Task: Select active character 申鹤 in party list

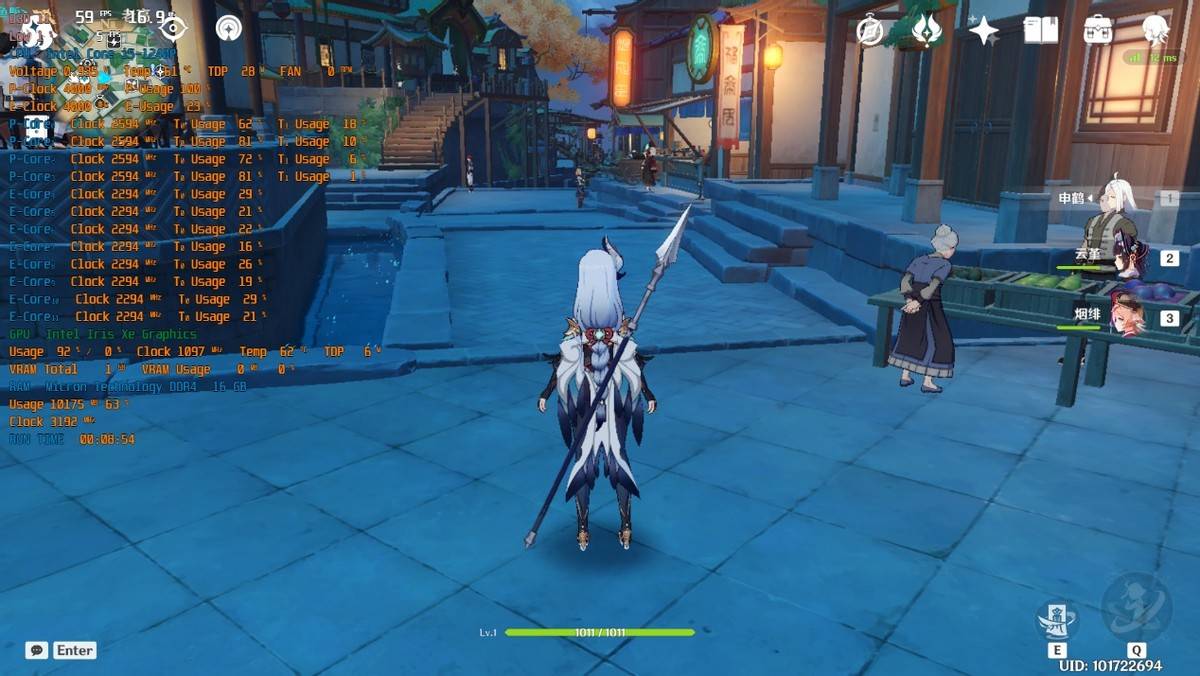Action: [x=1110, y=200]
